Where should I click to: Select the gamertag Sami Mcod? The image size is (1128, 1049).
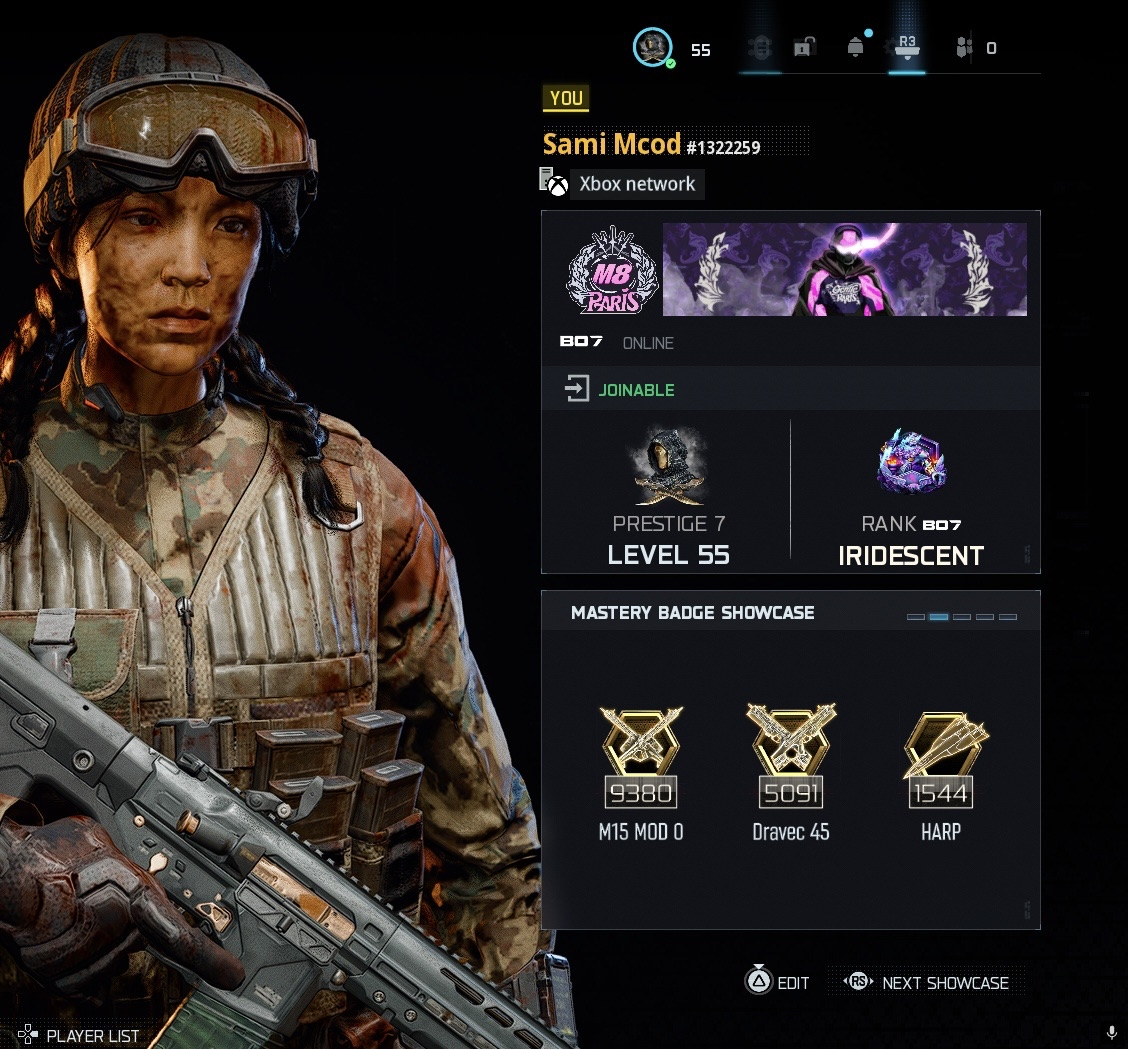coord(612,145)
